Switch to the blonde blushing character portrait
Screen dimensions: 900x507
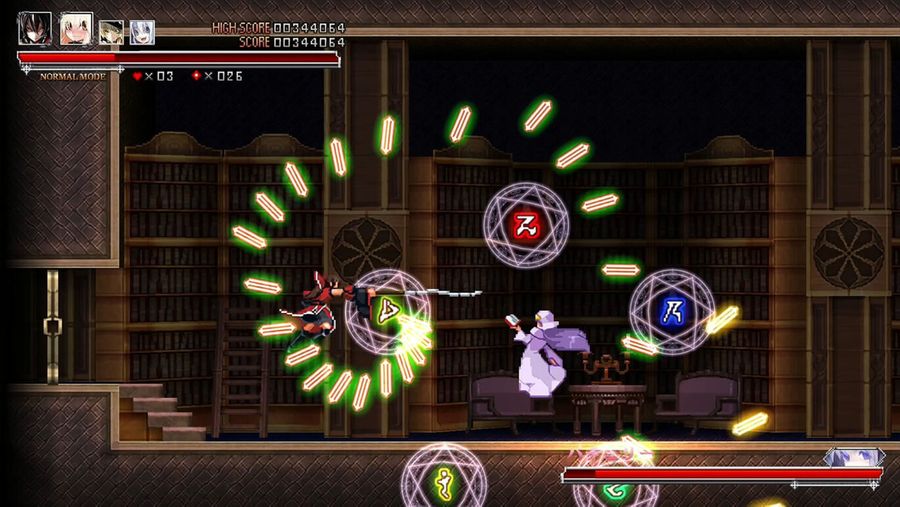[x=76, y=29]
